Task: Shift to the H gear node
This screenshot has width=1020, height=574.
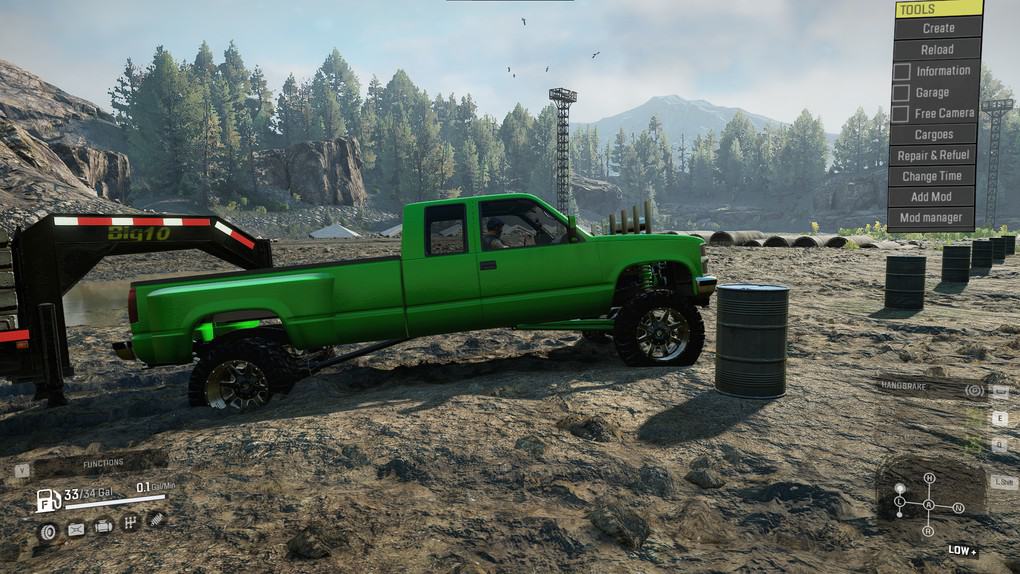Action: tap(929, 478)
